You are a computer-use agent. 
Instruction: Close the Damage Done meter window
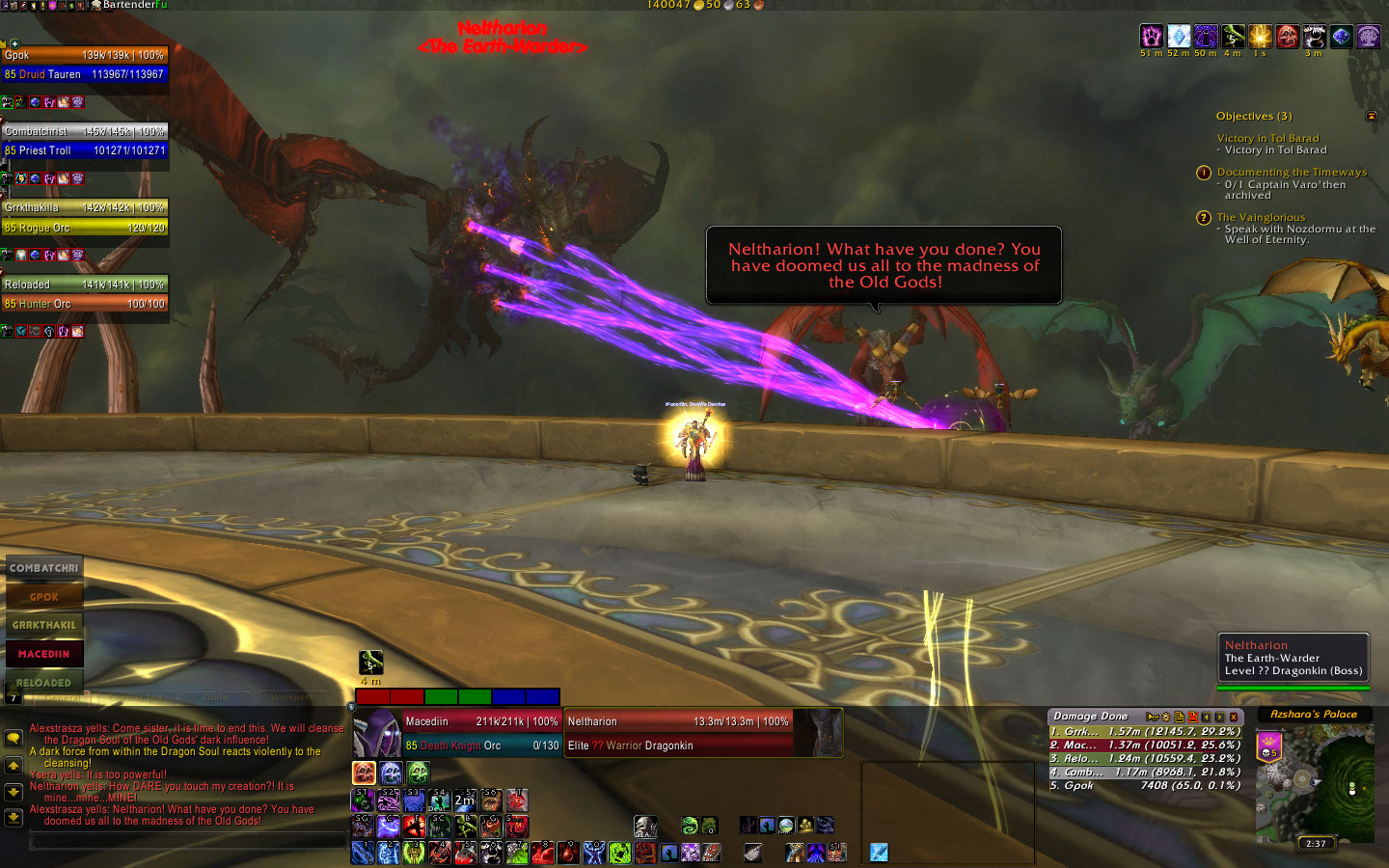pyautogui.click(x=1234, y=717)
